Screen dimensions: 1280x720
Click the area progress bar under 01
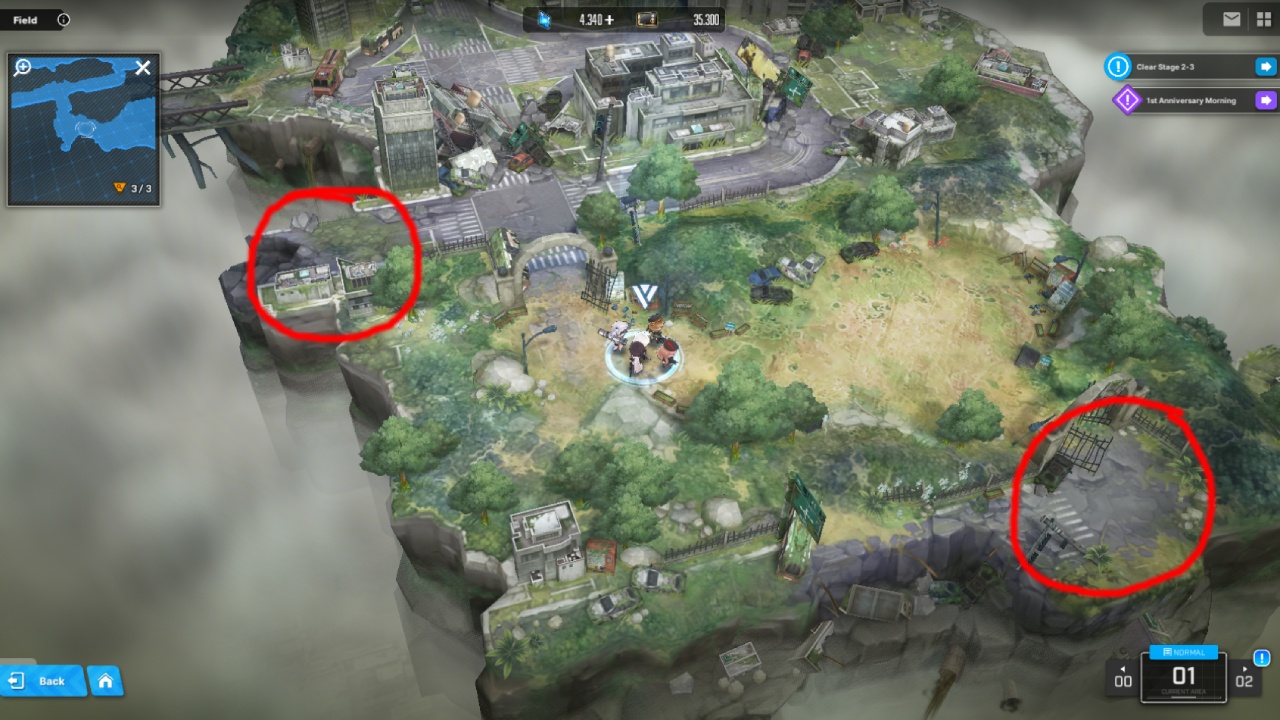click(x=1184, y=697)
